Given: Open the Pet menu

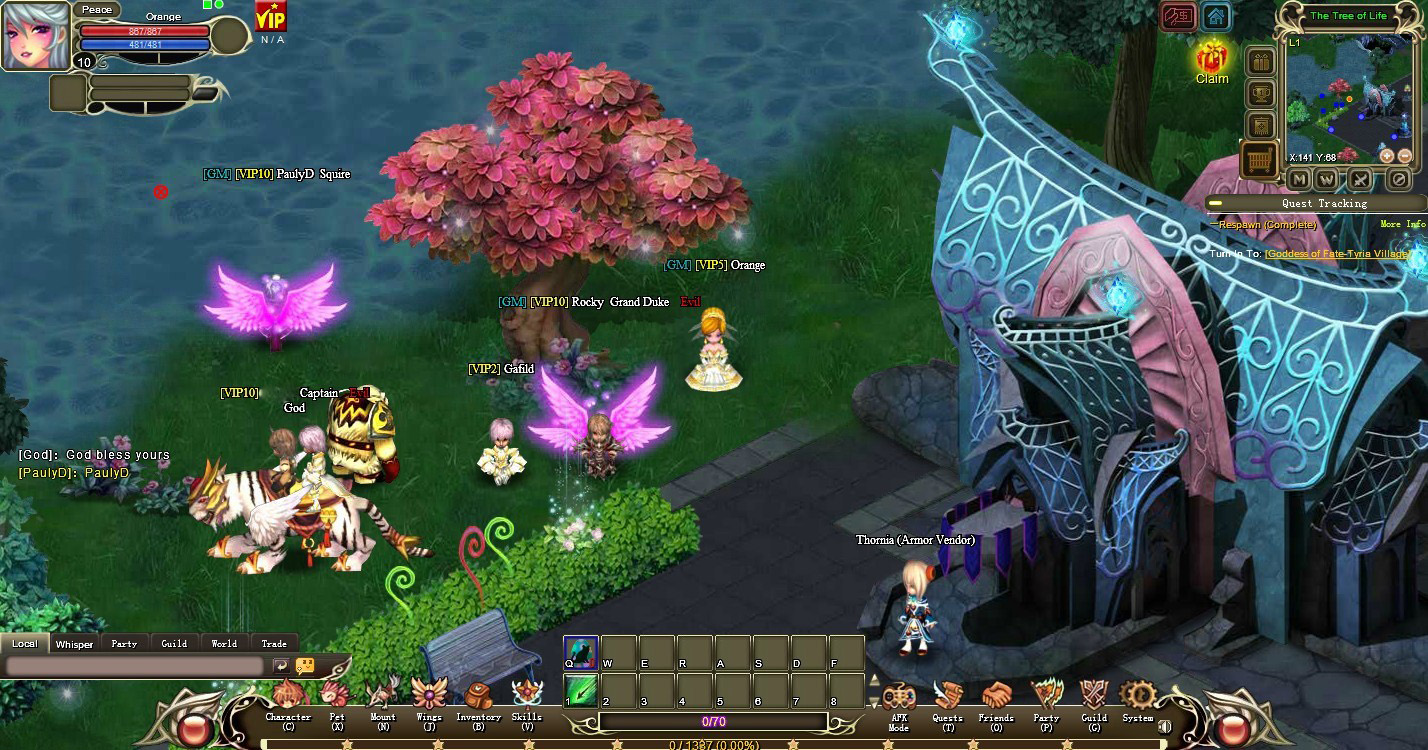Looking at the screenshot, I should [337, 696].
